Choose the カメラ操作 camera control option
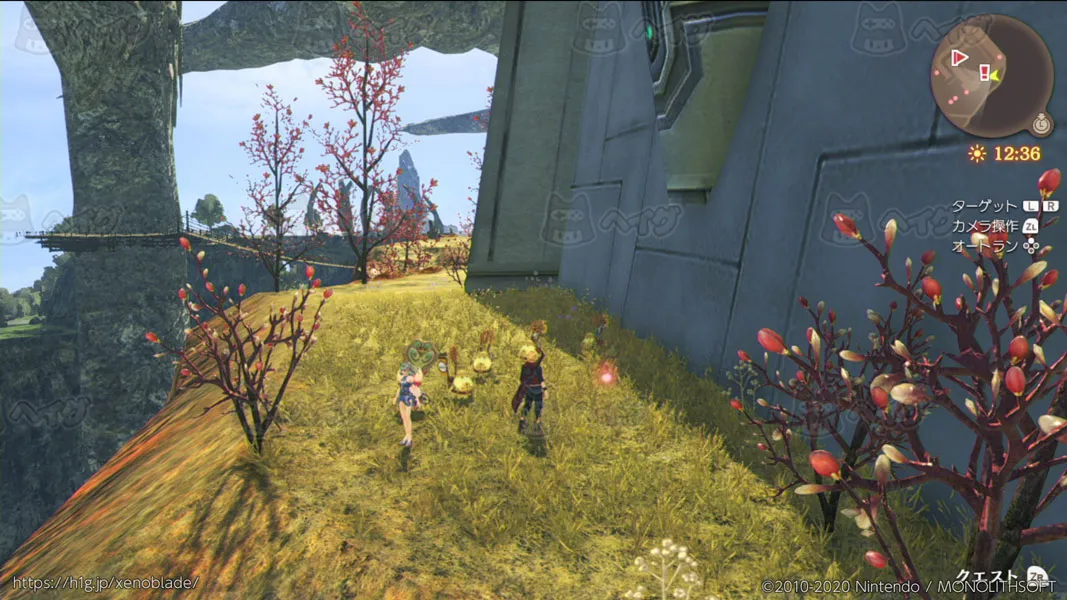 984,226
